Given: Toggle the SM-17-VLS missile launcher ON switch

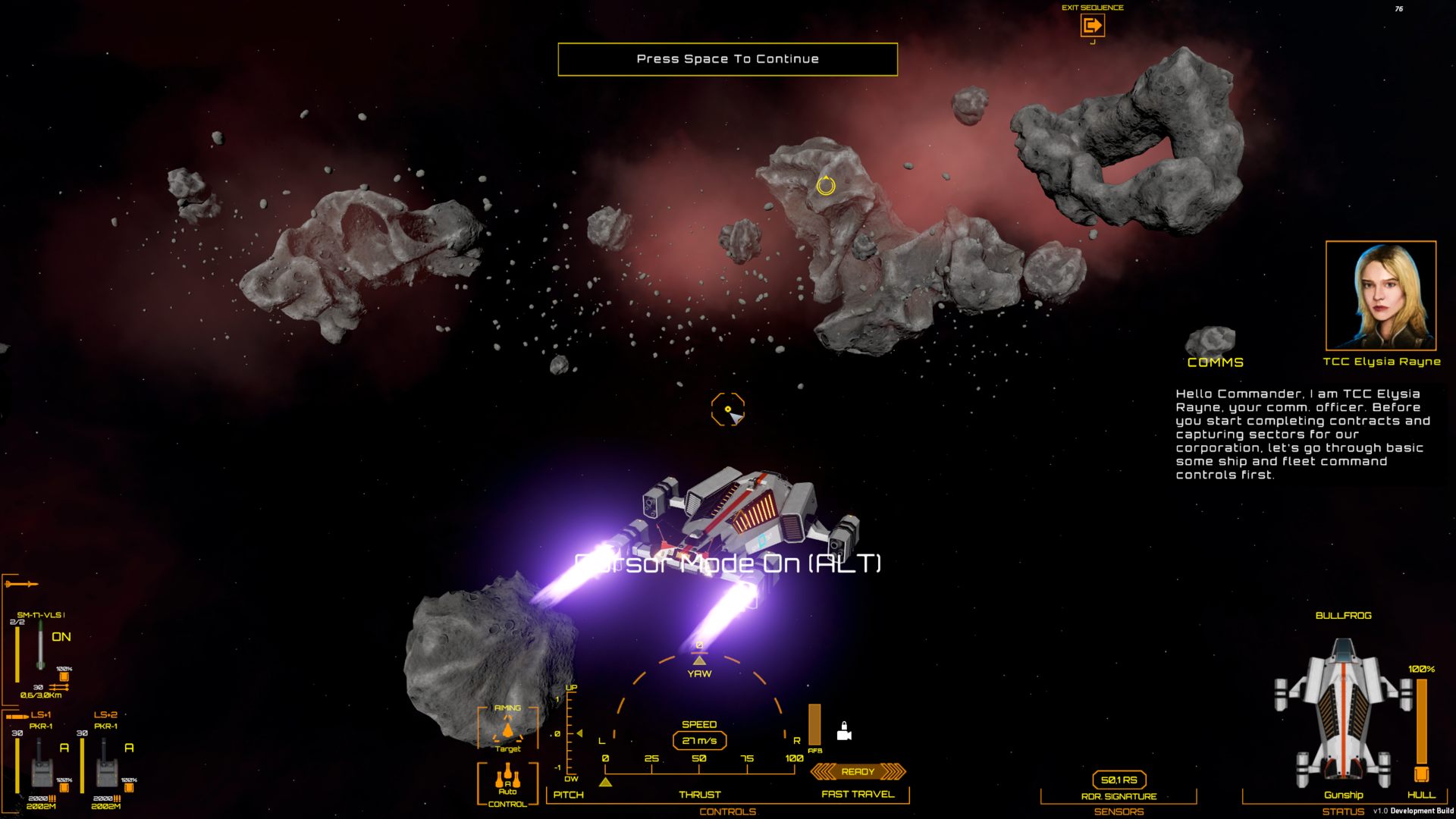Looking at the screenshot, I should (61, 637).
